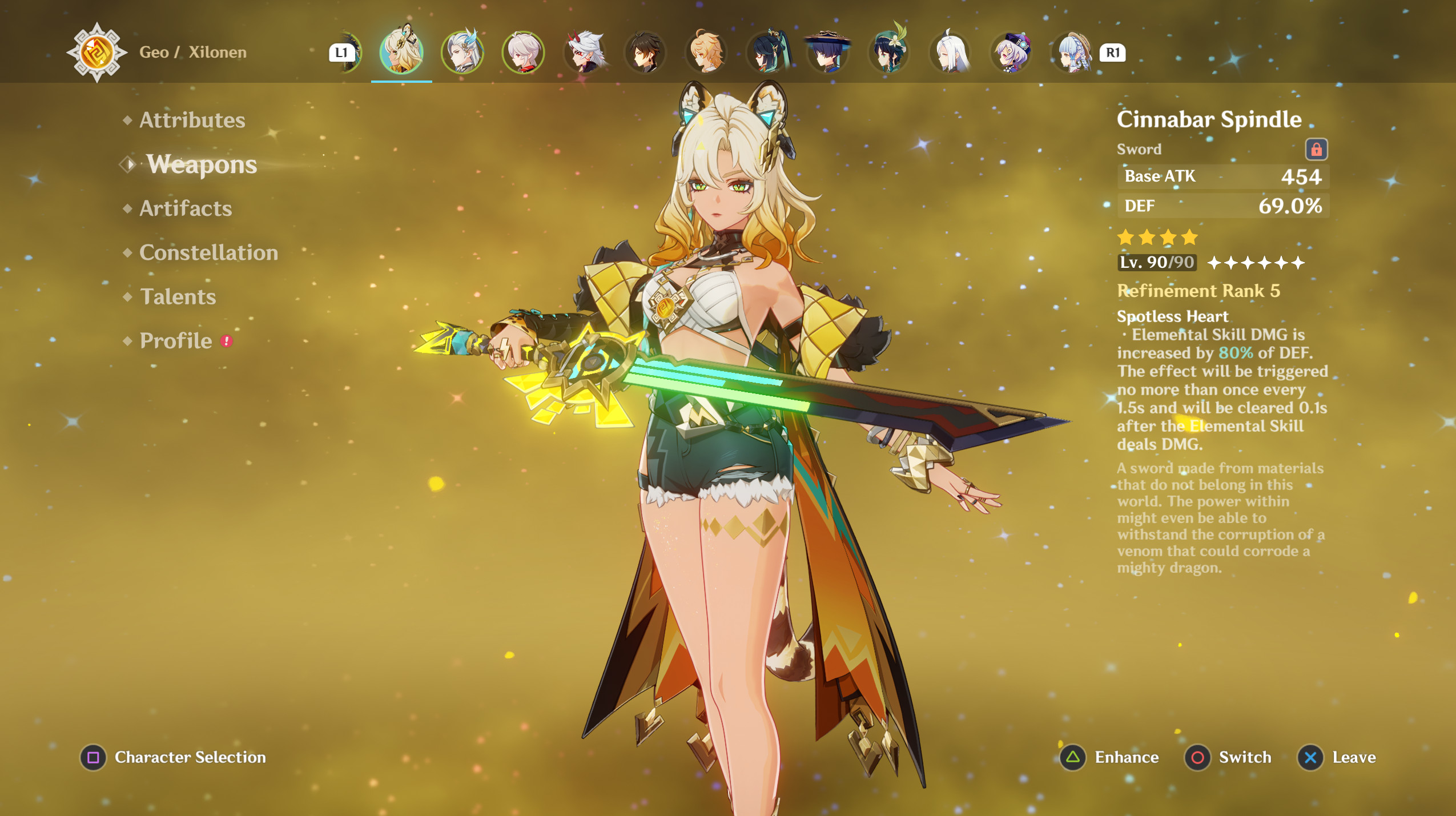
Task: Open the Profile entry with alert badge
Action: (x=176, y=341)
